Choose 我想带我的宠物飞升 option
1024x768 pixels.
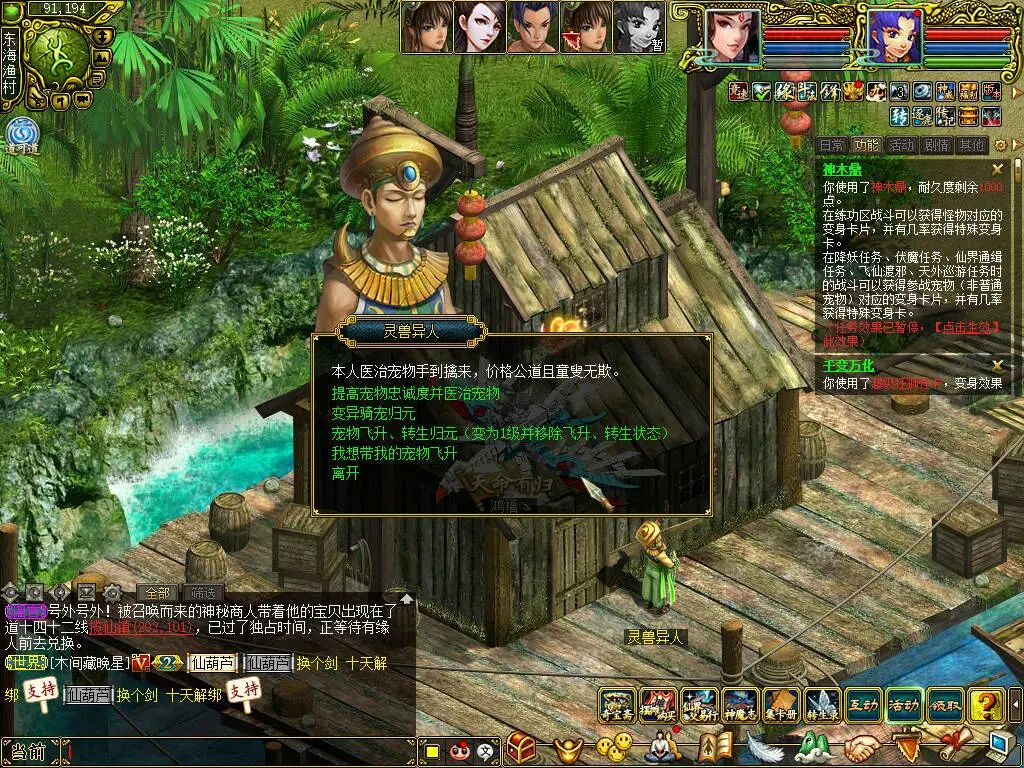(x=394, y=453)
